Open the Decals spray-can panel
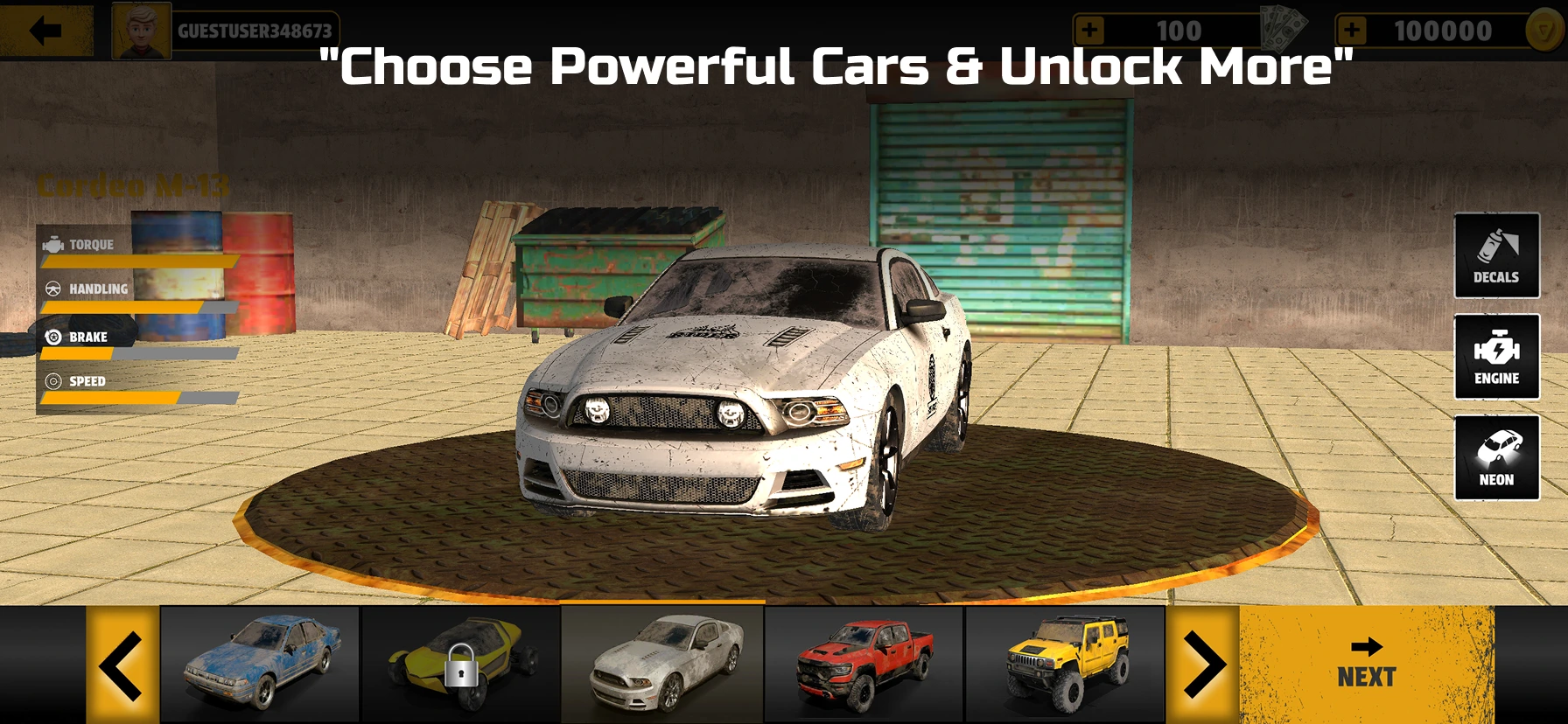1568x724 pixels. point(1496,256)
